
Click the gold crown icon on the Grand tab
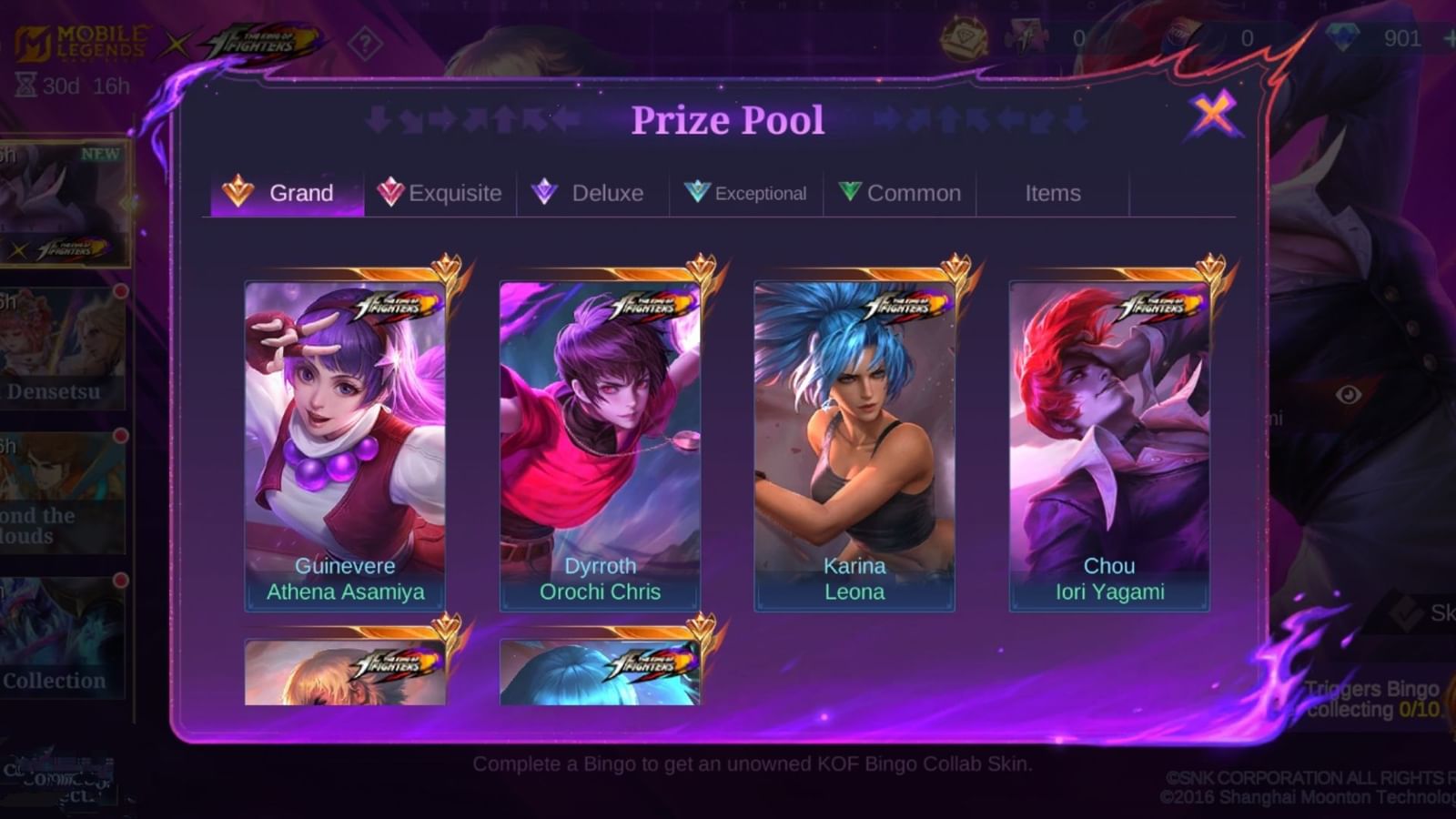point(238,193)
